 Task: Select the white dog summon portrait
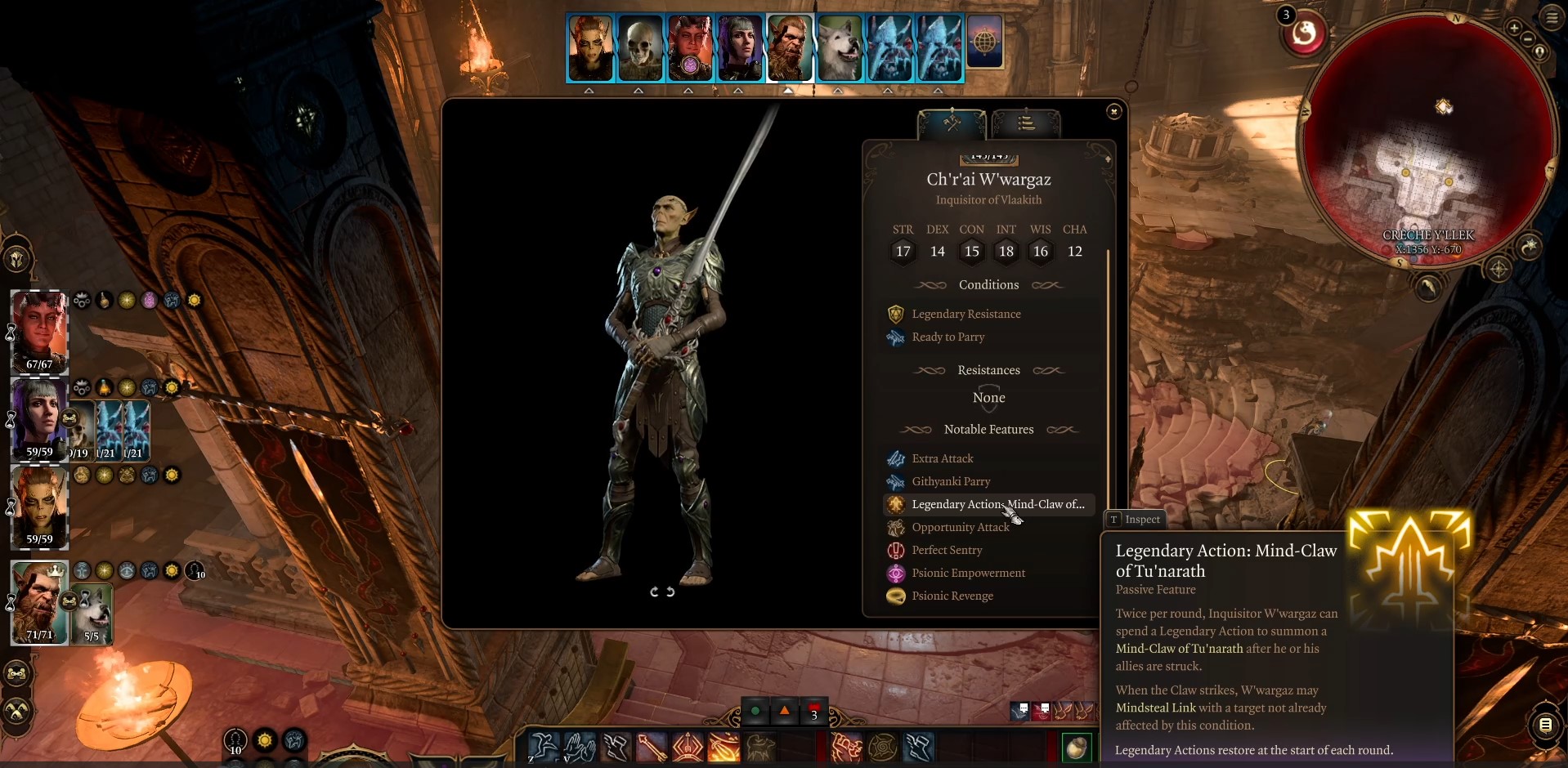tap(92, 613)
